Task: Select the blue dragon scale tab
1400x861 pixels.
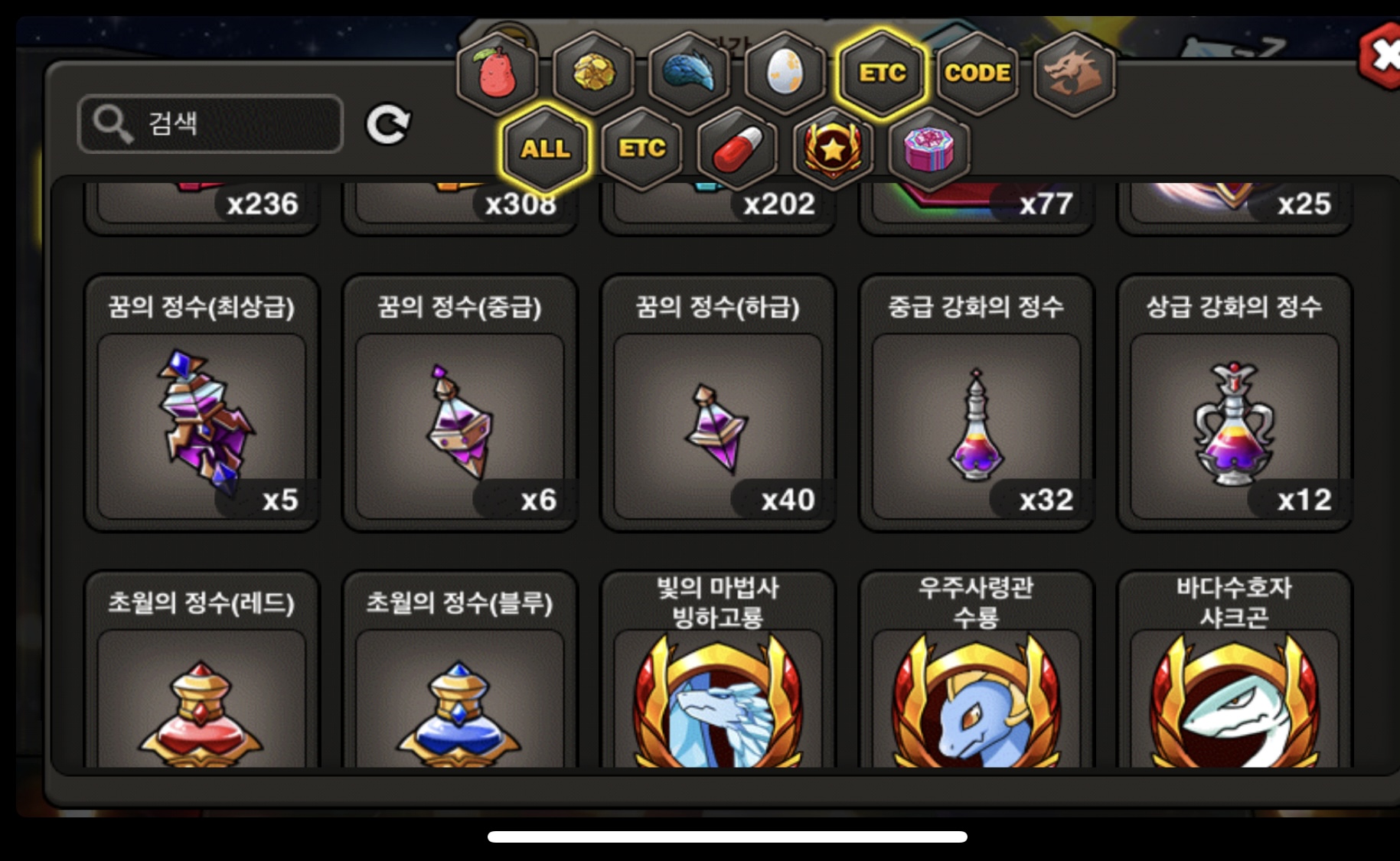Action: click(x=690, y=73)
